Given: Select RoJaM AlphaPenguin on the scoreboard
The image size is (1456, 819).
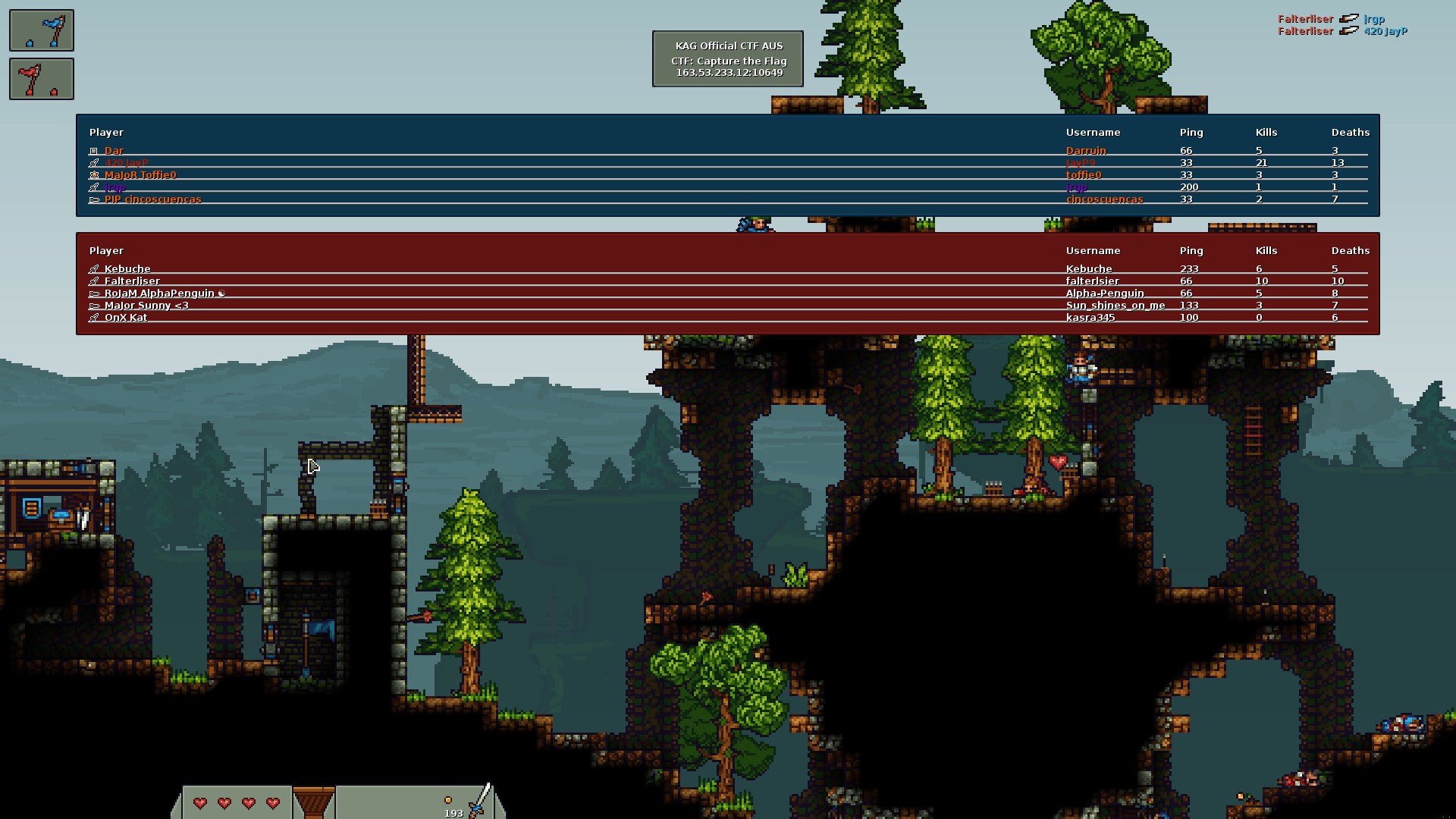Looking at the screenshot, I should [159, 293].
